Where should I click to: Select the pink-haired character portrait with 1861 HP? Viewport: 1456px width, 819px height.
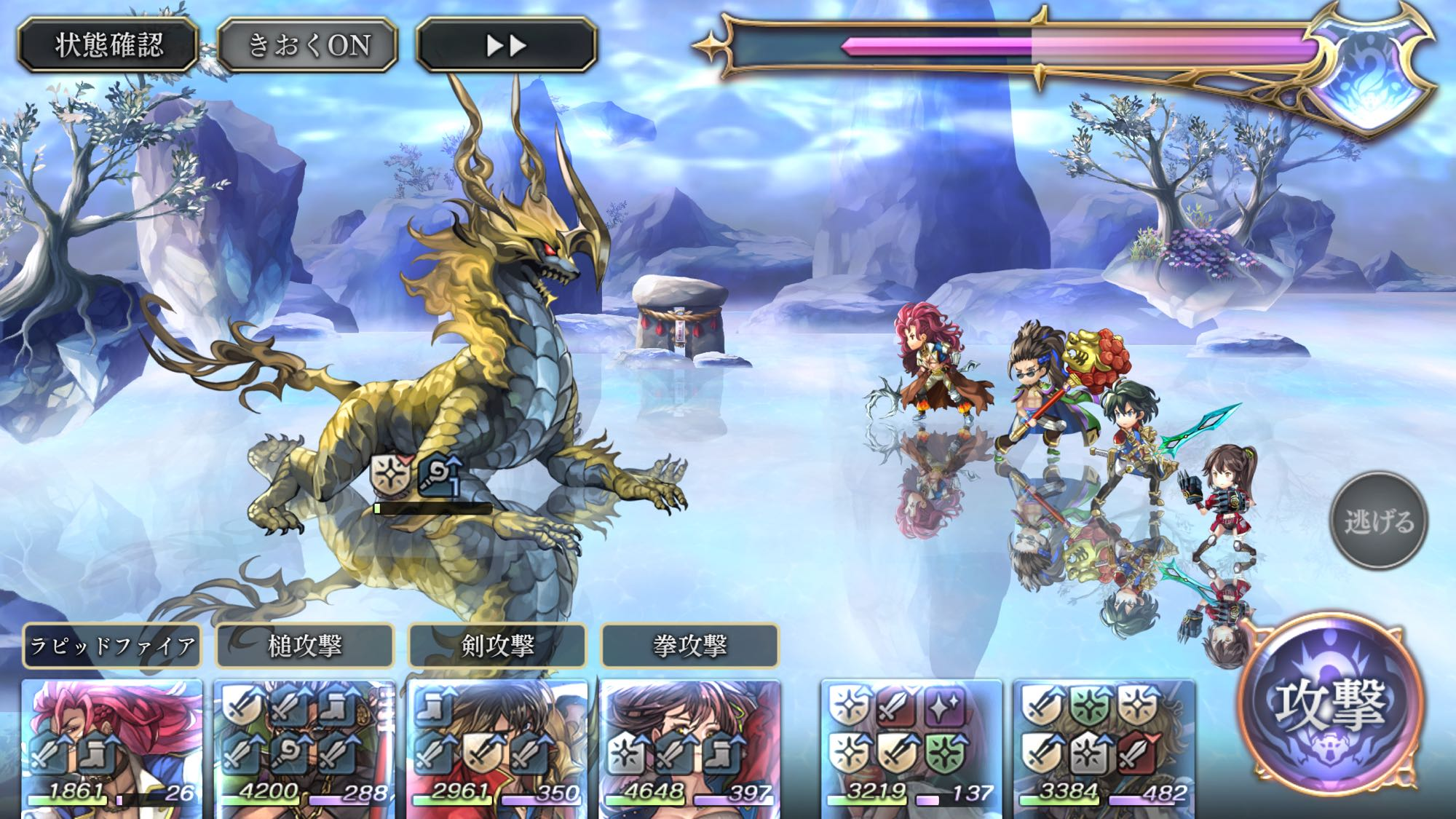click(x=112, y=746)
